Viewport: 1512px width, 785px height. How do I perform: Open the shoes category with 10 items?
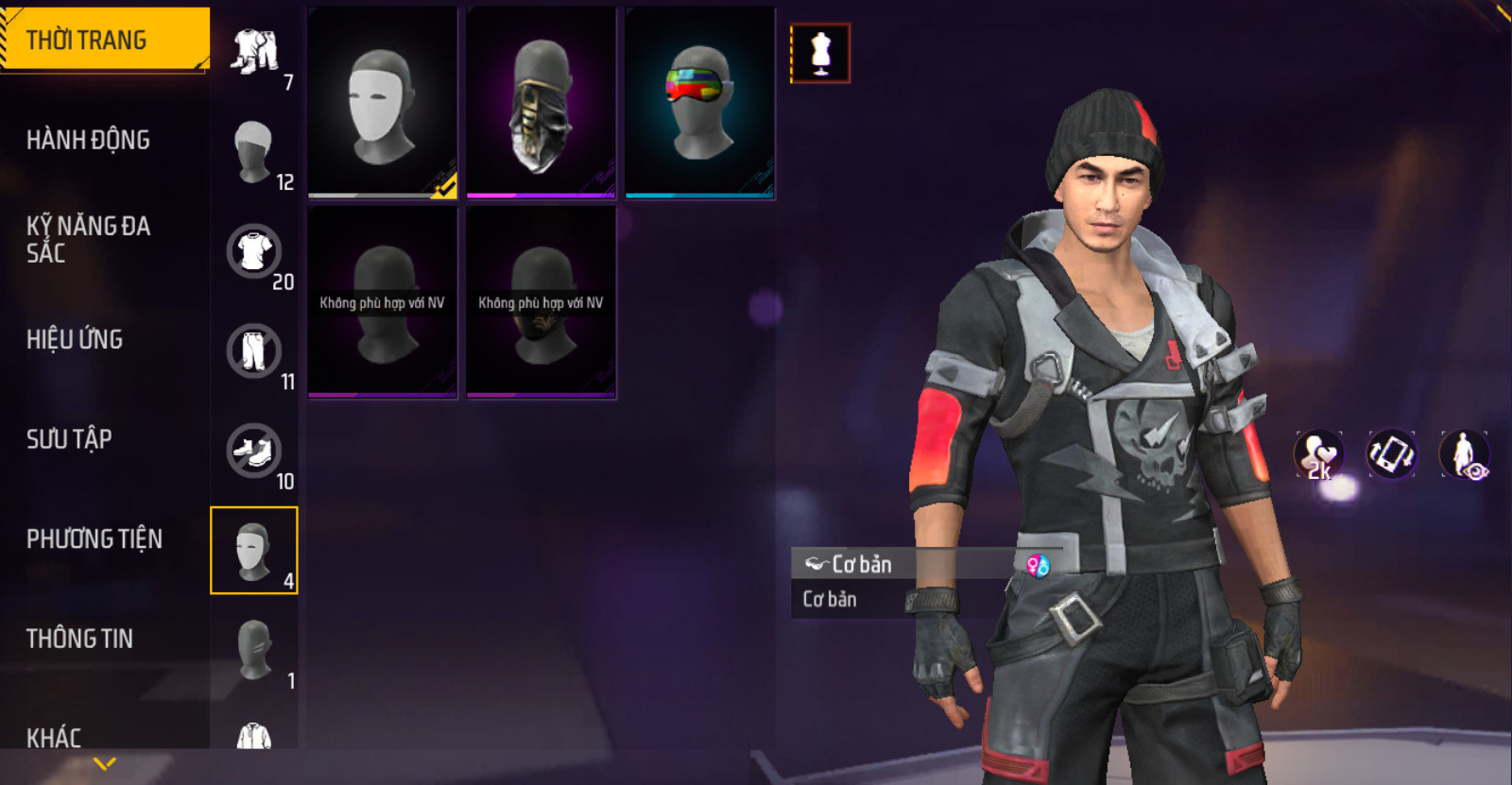(x=254, y=452)
